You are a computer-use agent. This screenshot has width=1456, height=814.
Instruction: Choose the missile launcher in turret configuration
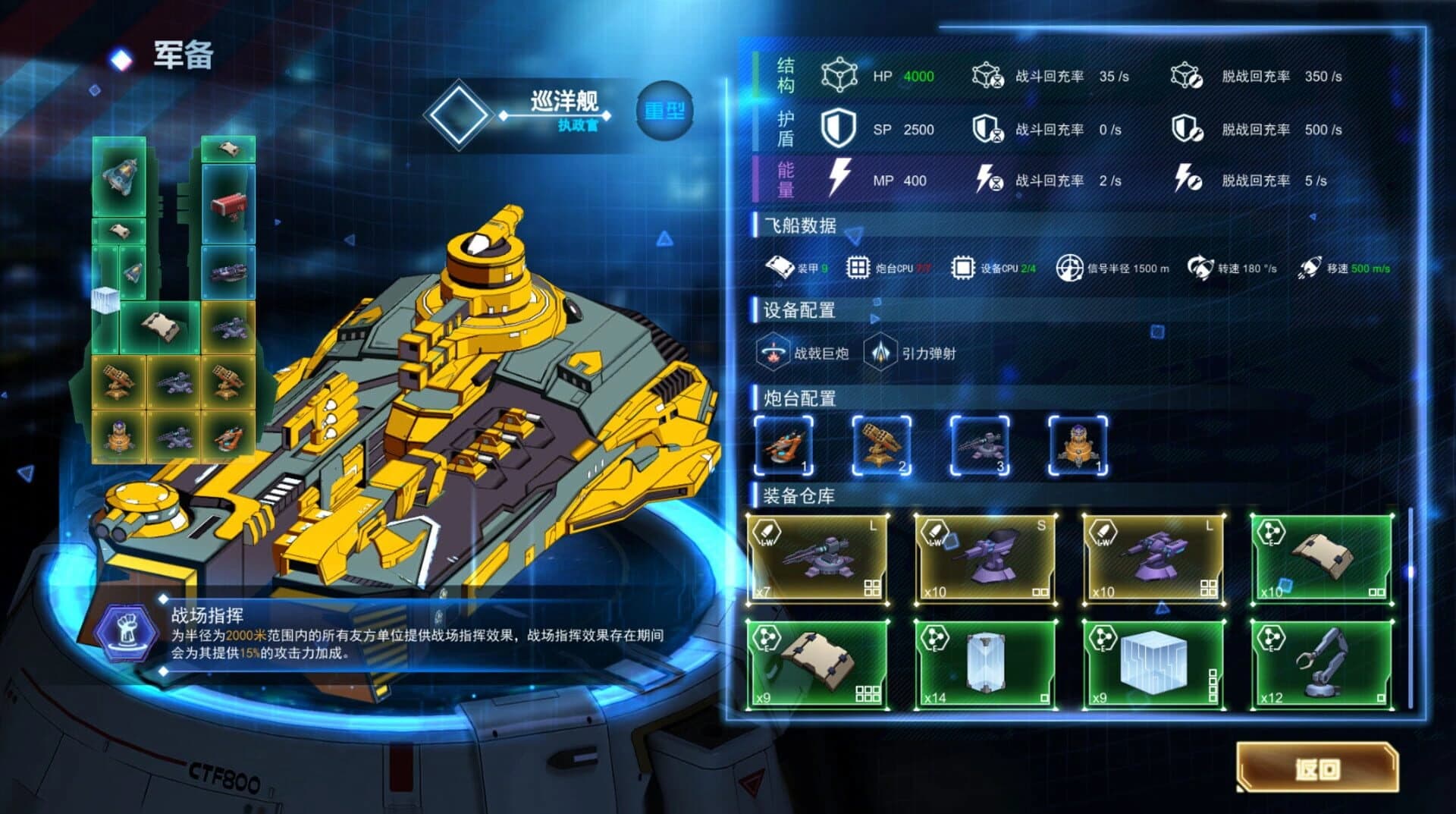(x=881, y=446)
